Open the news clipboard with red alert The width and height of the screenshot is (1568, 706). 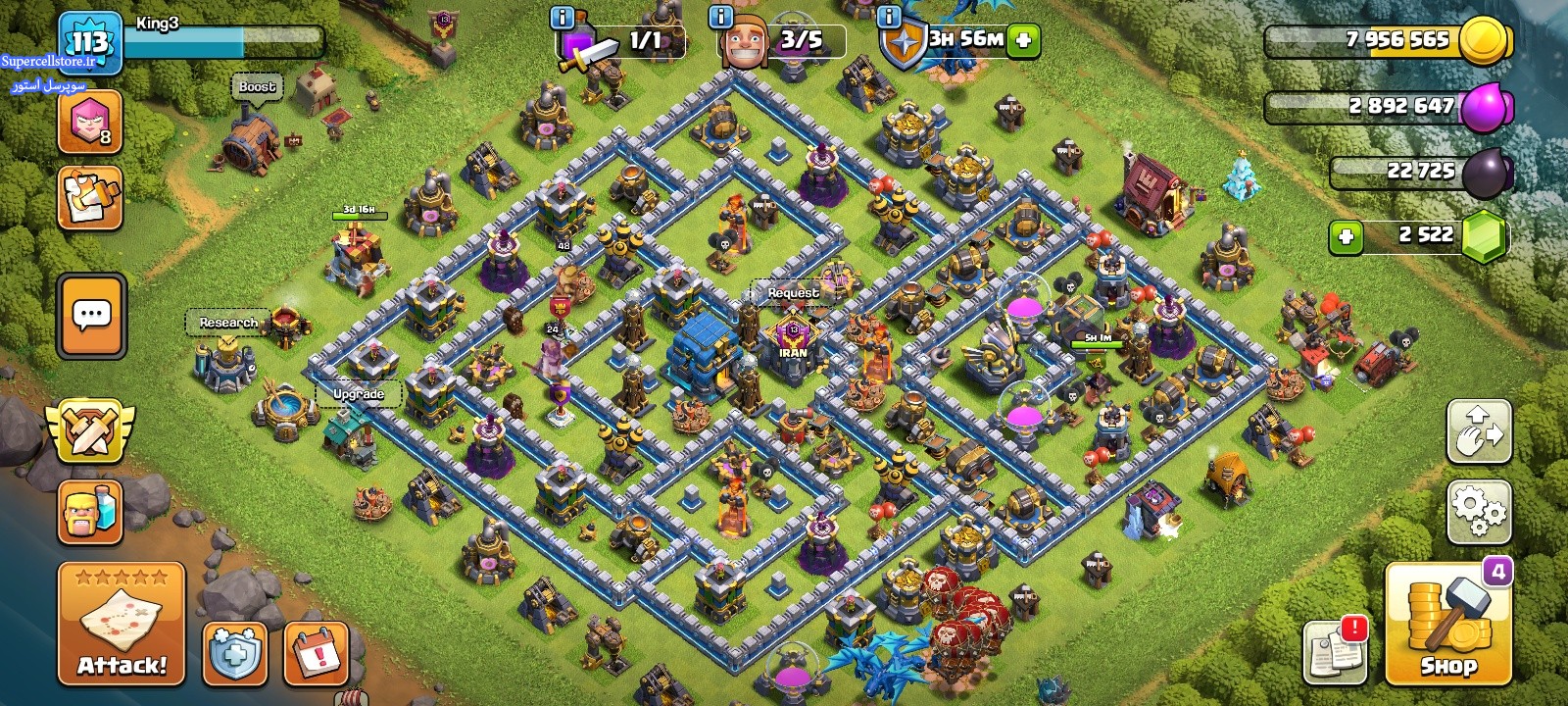tap(1336, 650)
